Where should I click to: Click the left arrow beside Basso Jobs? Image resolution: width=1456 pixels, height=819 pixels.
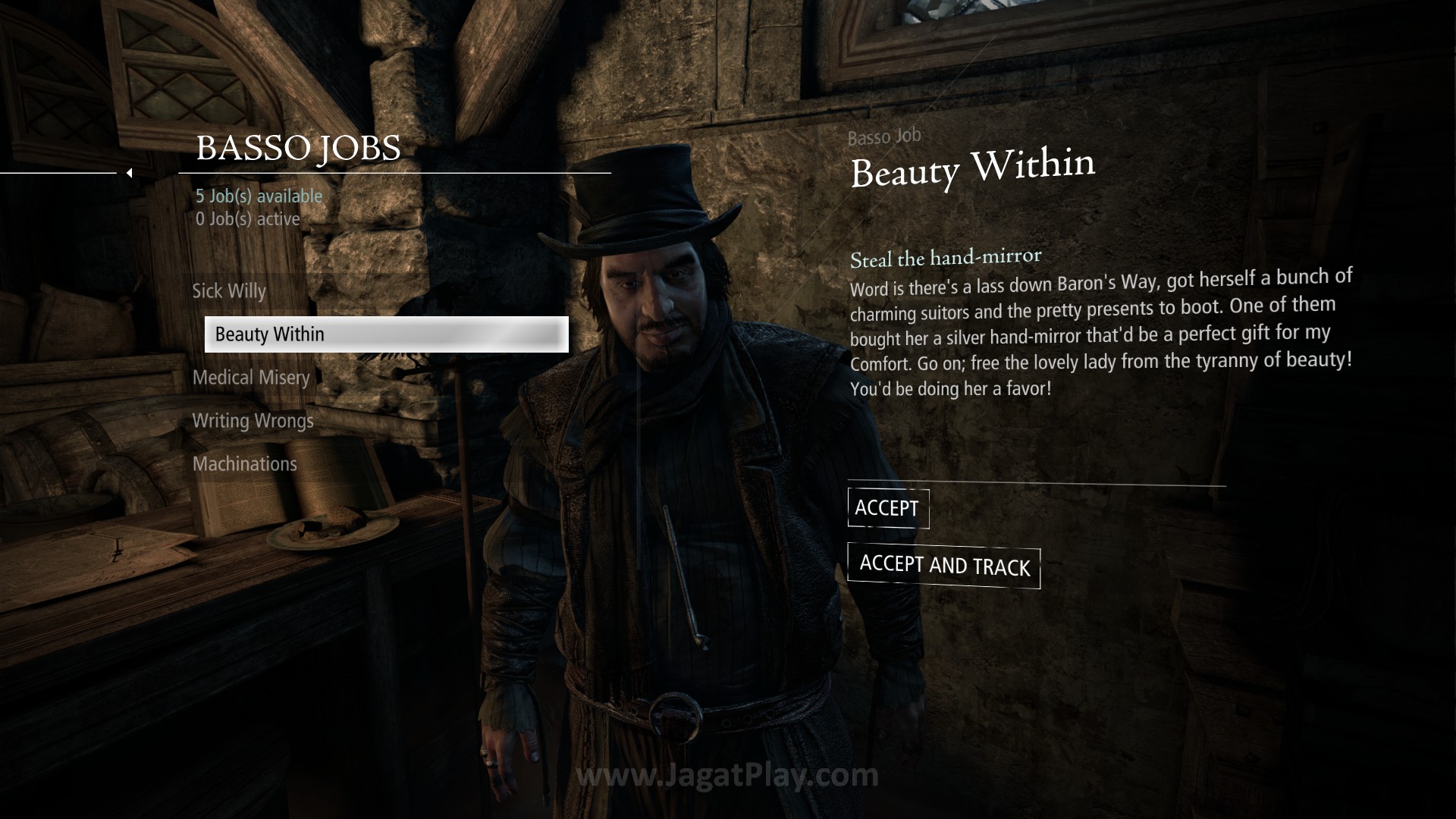[x=130, y=173]
